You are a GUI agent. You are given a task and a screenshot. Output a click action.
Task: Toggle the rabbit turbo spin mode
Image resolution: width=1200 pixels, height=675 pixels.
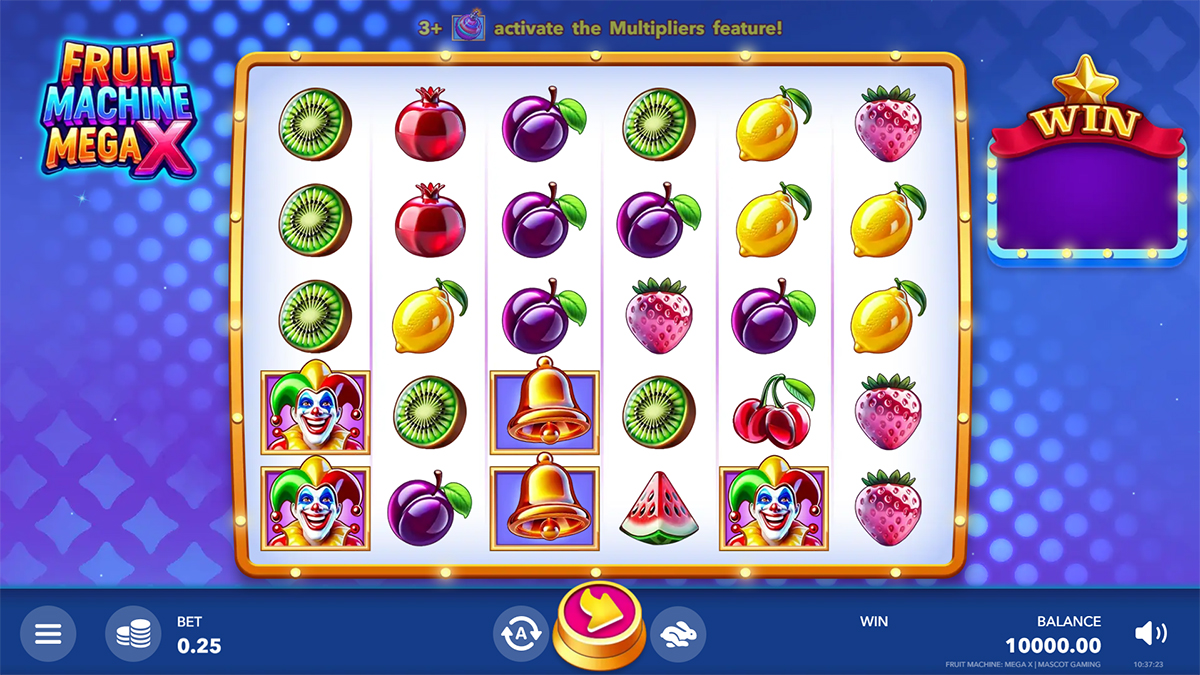[679, 633]
